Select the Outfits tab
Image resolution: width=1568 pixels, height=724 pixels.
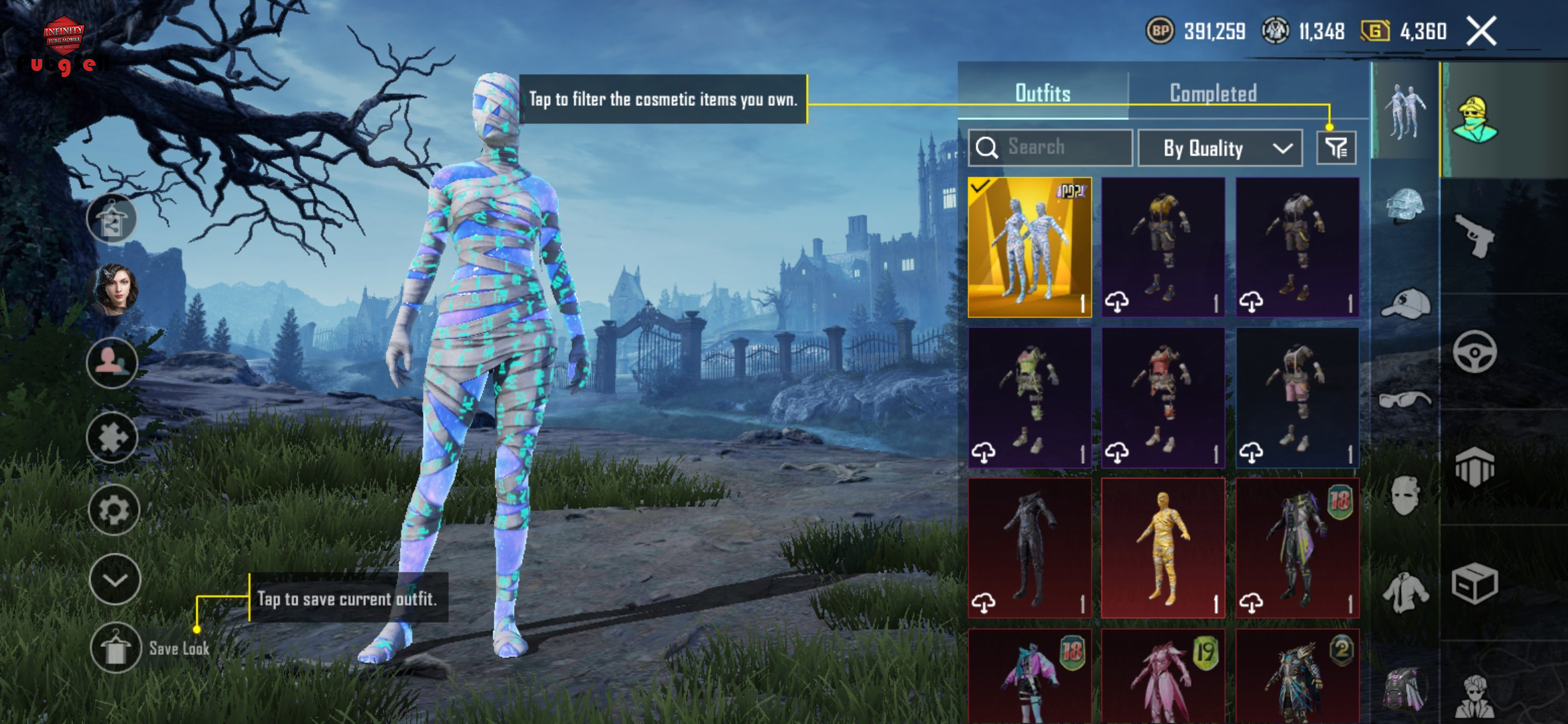pos(1043,93)
